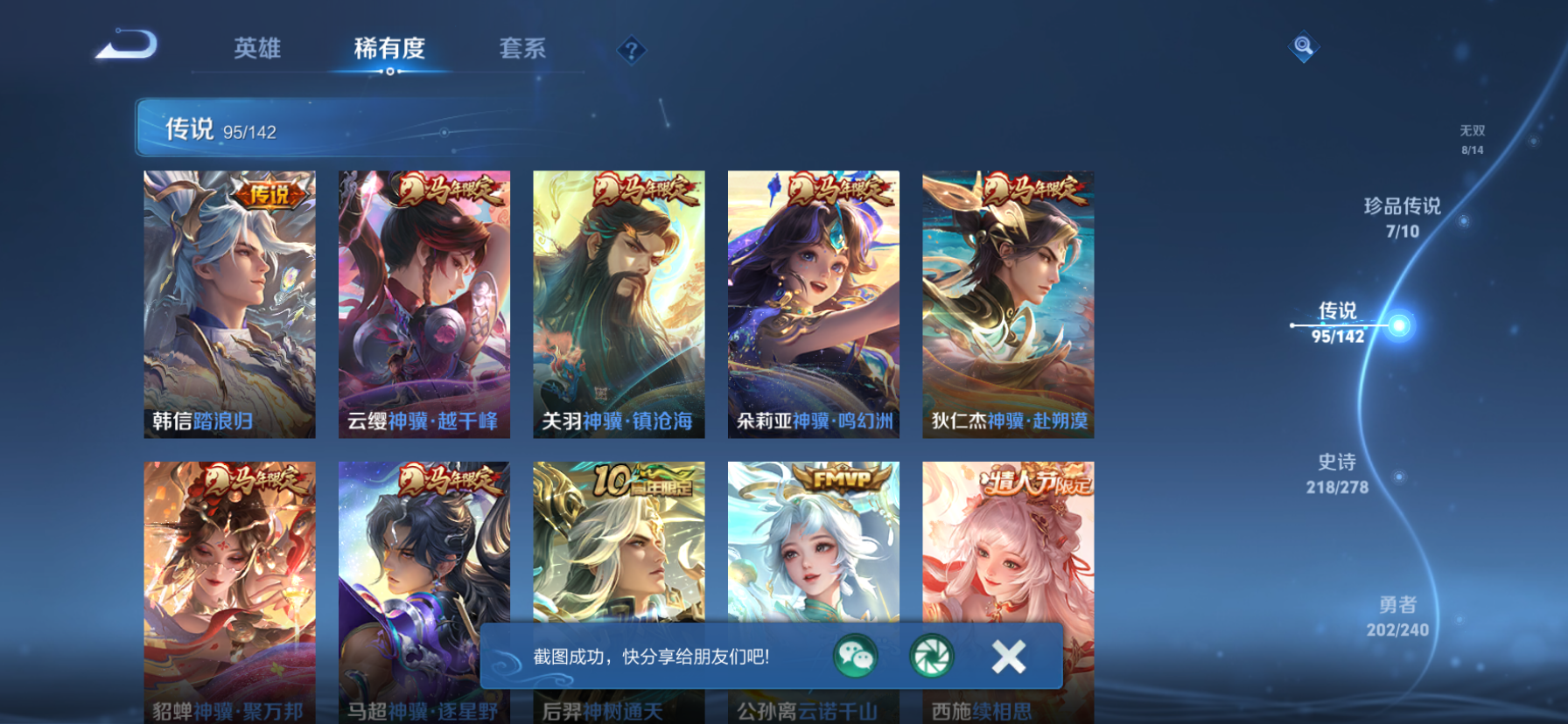View 狄仁杰's 神骏·赴朔漠 skin card
Screen dimensions: 1568x724
1007,302
